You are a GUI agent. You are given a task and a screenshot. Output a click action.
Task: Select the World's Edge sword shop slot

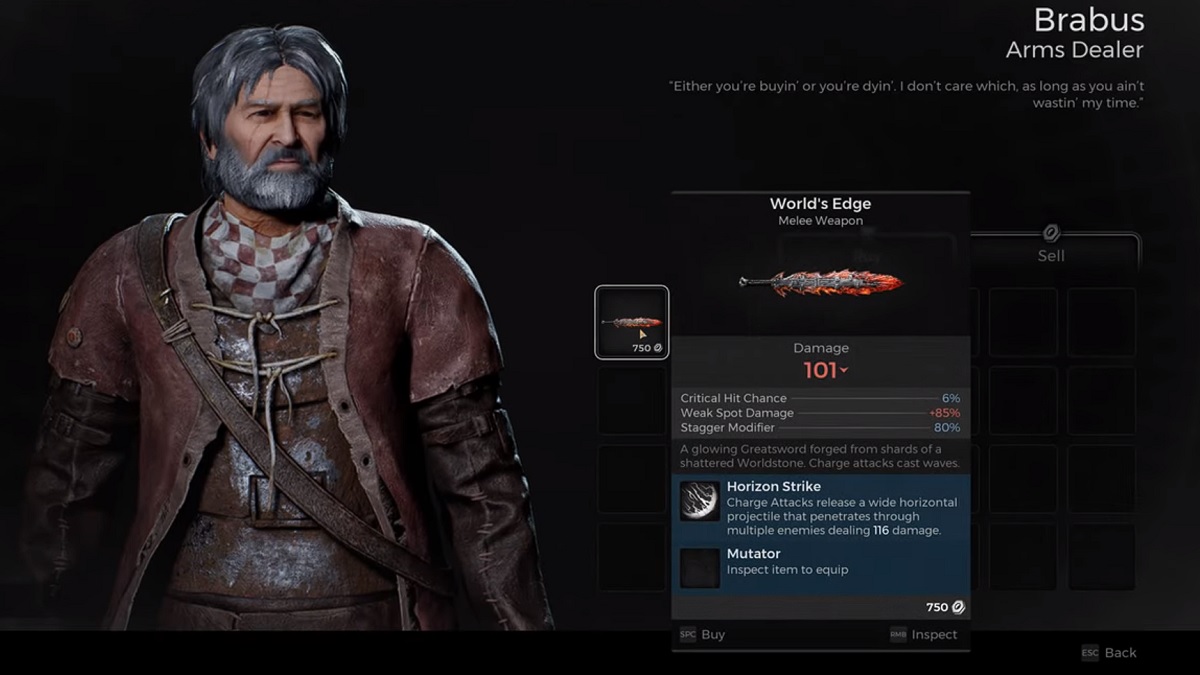(x=632, y=322)
